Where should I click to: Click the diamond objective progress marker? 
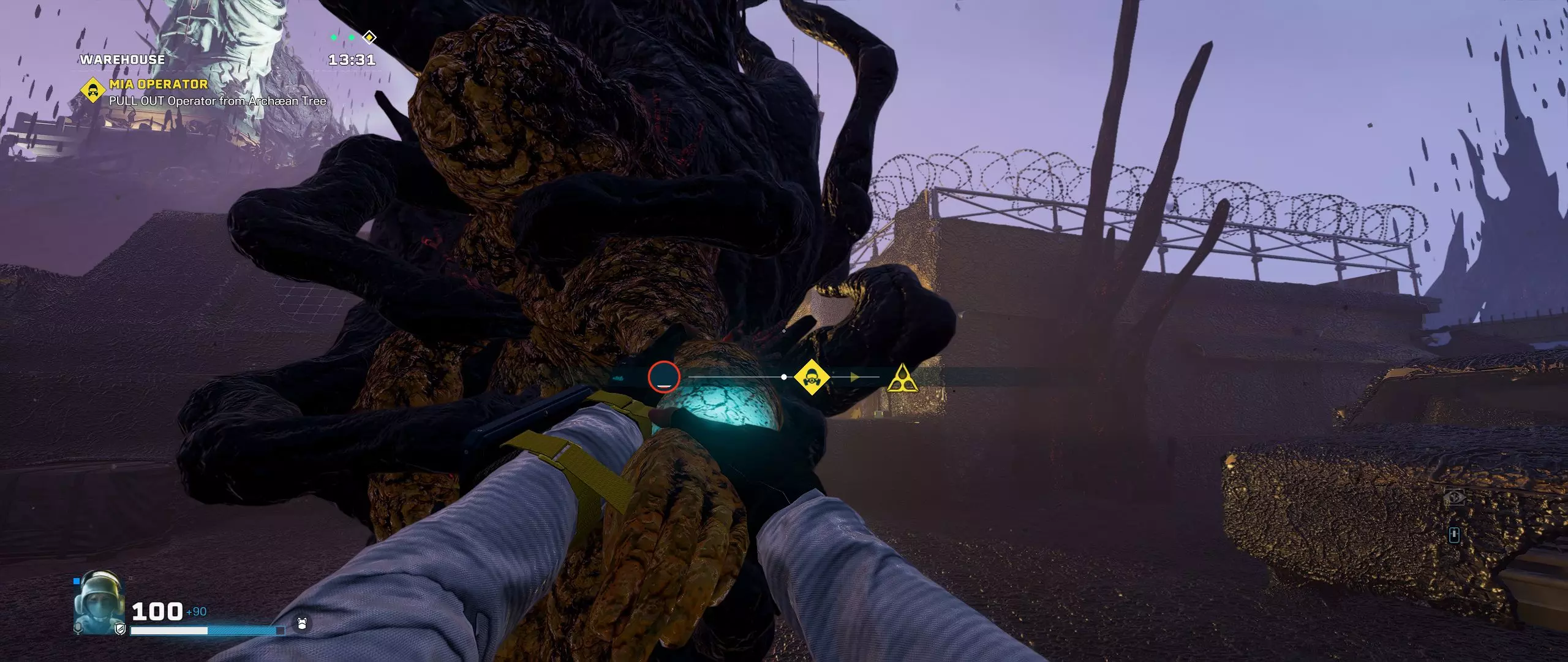click(x=369, y=37)
